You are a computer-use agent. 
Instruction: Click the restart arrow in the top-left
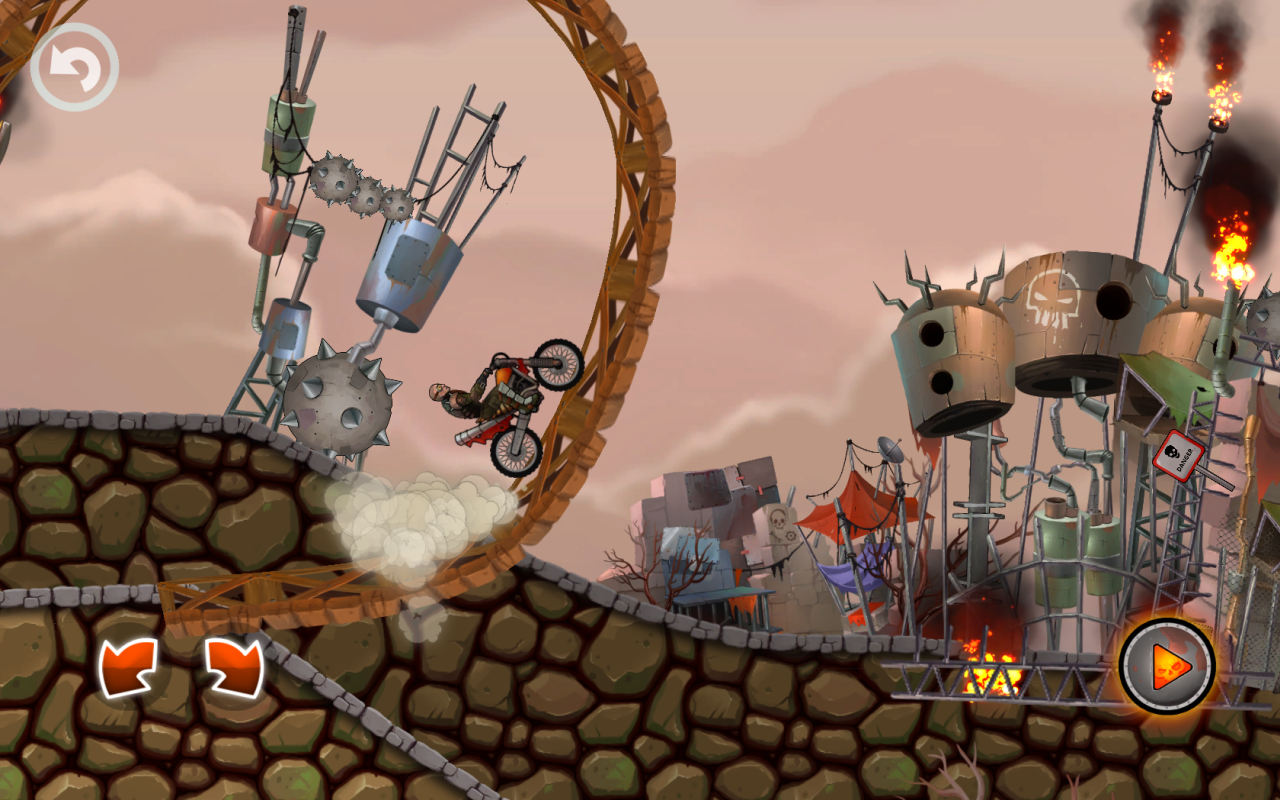pos(75,64)
